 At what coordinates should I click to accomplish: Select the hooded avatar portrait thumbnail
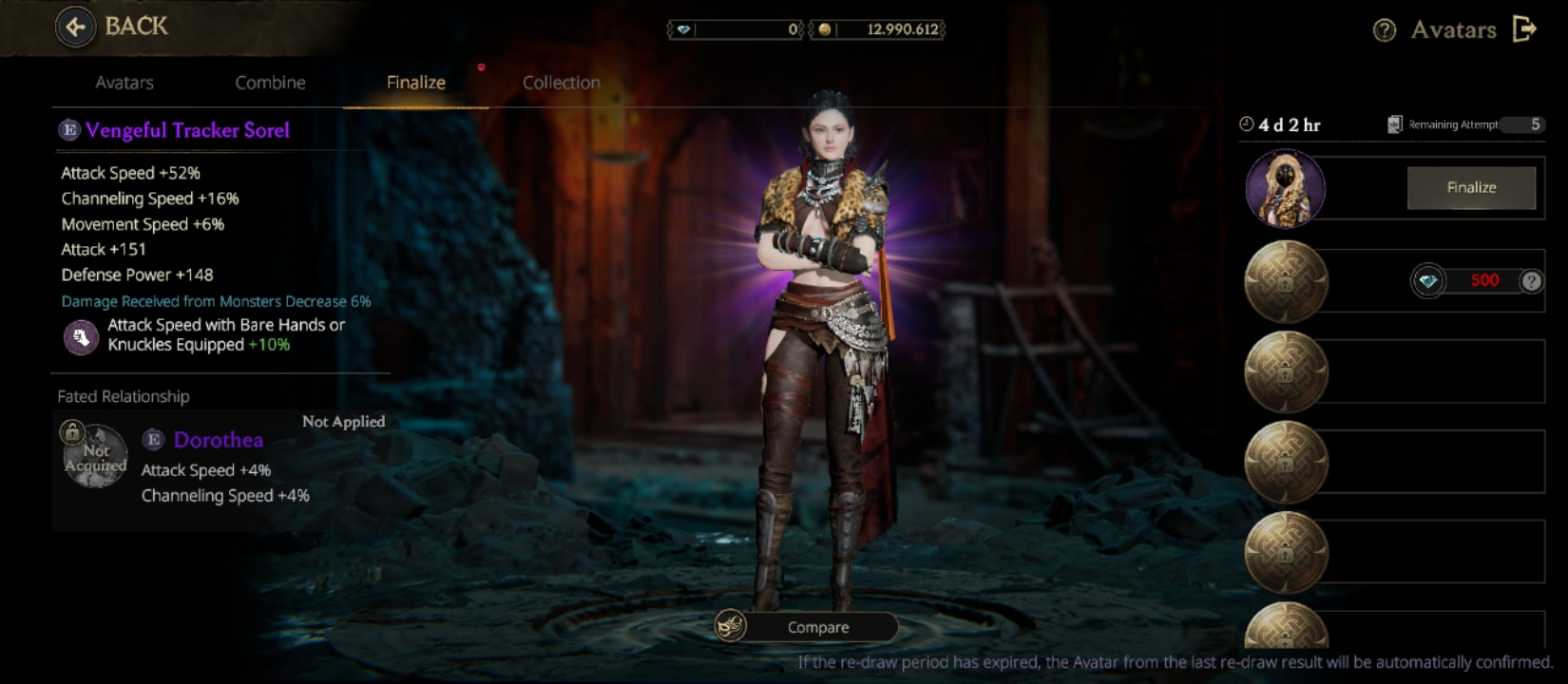coord(1285,189)
